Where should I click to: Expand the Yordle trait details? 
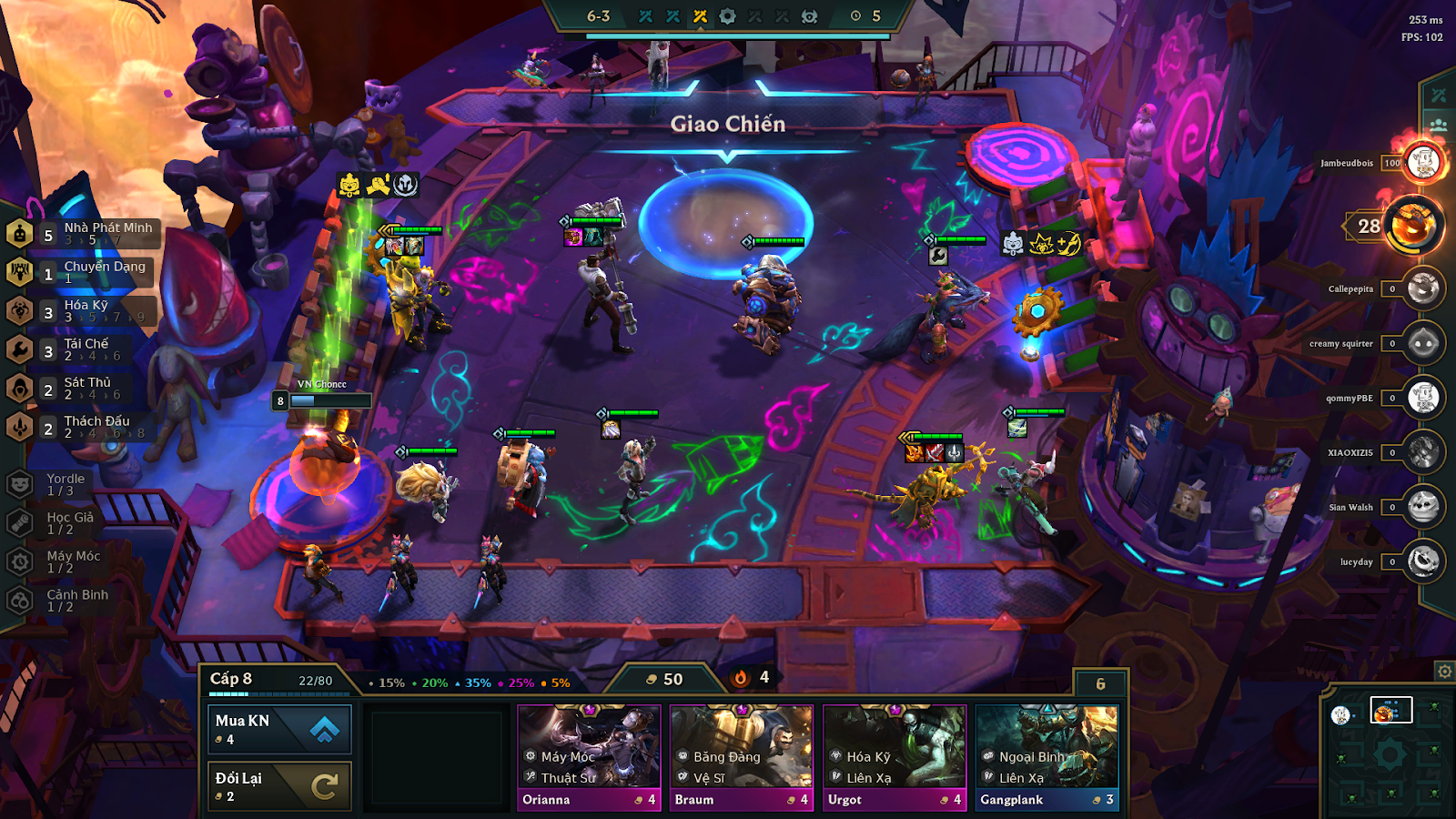point(20,484)
